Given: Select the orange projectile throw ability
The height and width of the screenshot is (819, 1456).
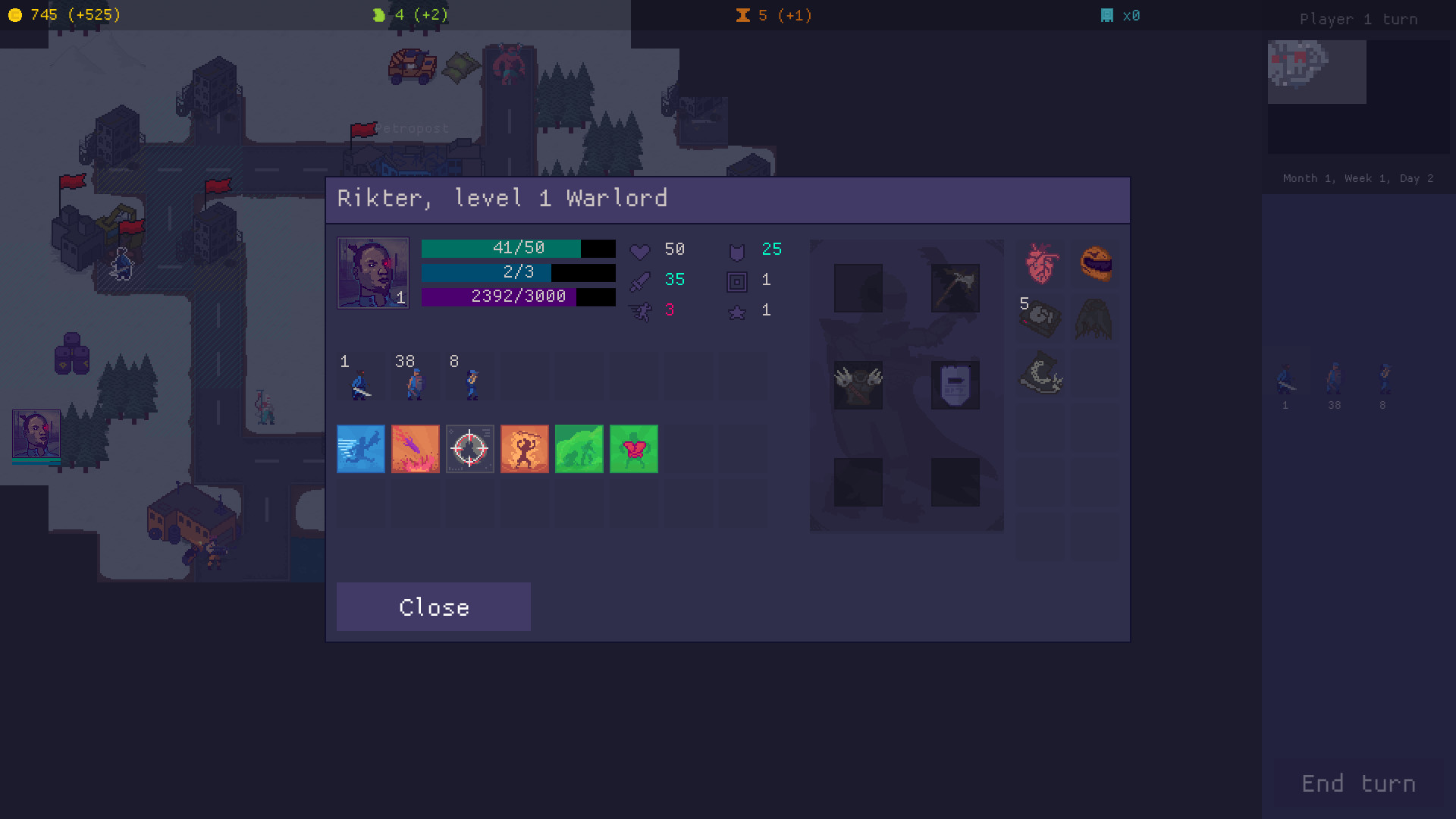Looking at the screenshot, I should pos(415,449).
